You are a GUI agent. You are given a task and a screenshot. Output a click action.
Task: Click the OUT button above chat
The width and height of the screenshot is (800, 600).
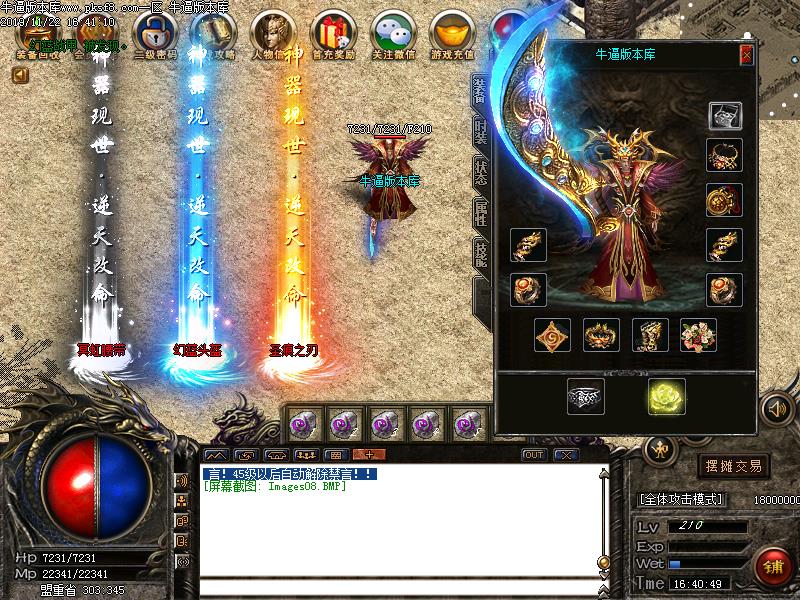(534, 455)
